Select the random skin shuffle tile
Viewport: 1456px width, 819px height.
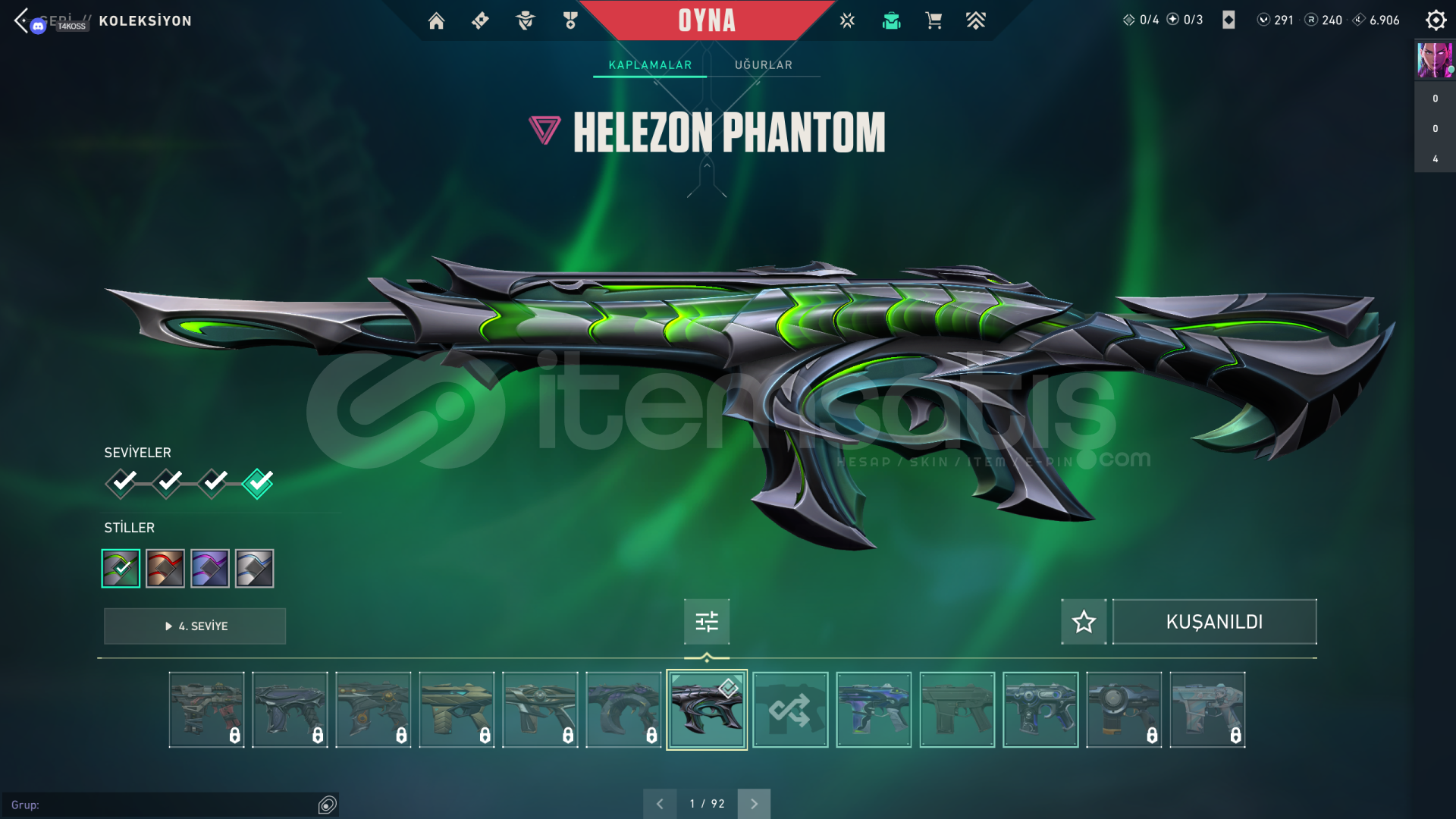tap(790, 710)
